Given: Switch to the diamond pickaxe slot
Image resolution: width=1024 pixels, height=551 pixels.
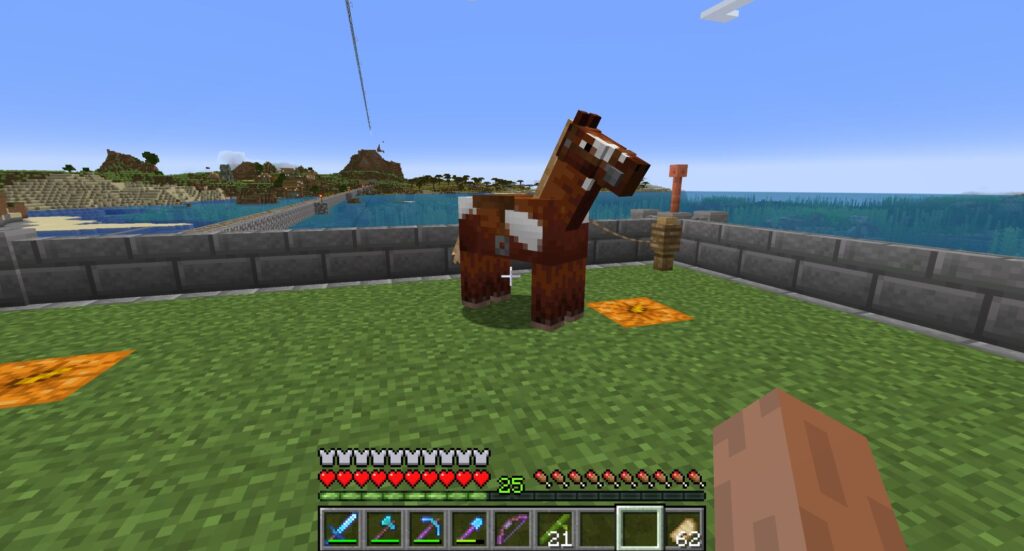Looking at the screenshot, I should point(427,527).
